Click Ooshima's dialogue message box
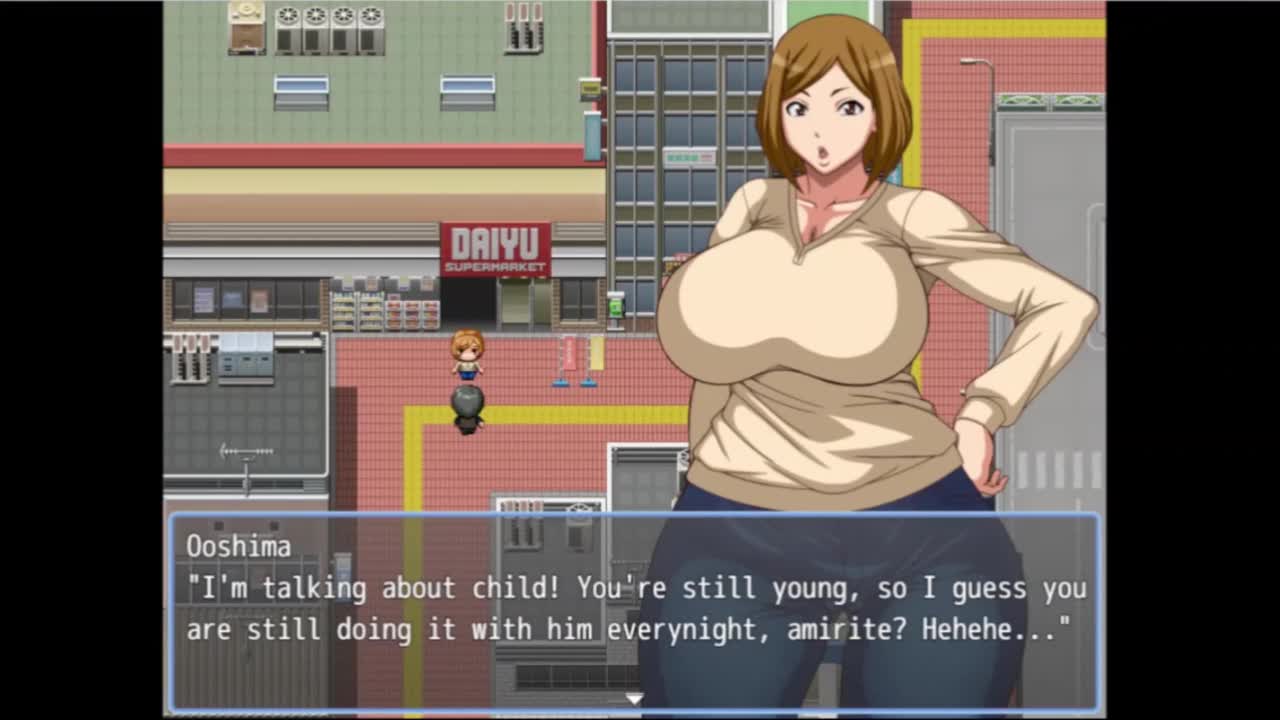This screenshot has height=720, width=1280. [x=634, y=611]
